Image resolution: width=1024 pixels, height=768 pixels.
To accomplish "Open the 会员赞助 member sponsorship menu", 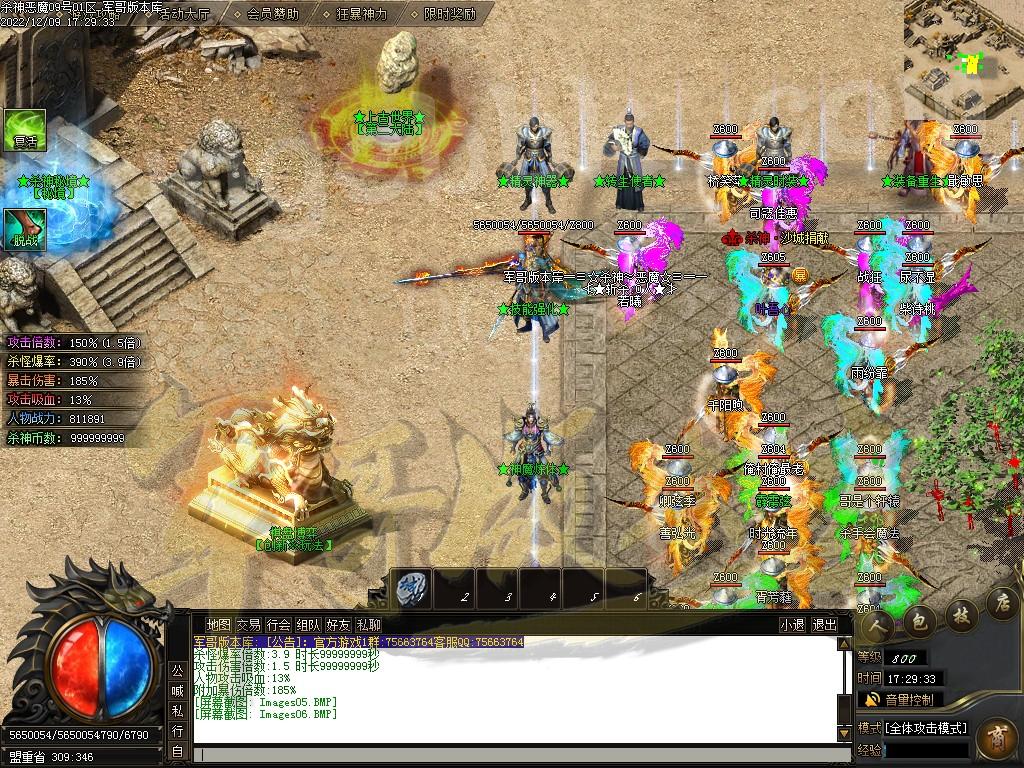I will tap(271, 14).
